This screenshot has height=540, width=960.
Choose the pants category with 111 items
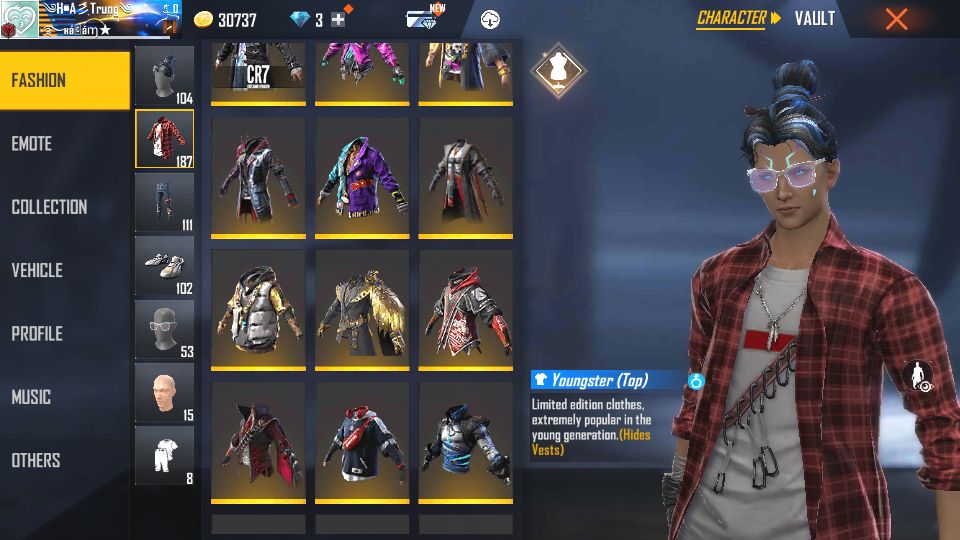click(164, 202)
